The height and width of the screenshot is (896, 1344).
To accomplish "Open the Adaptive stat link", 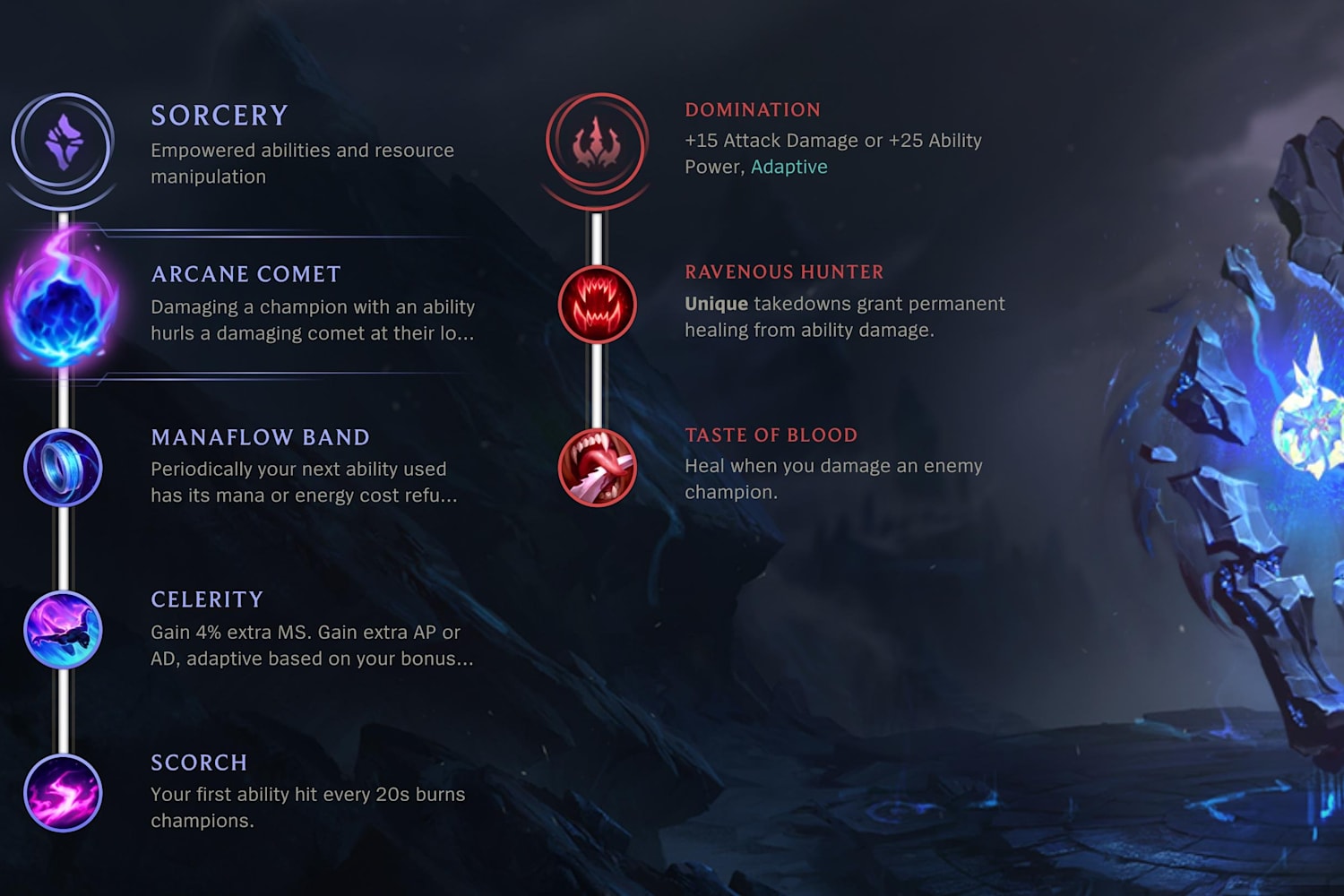I will tap(789, 167).
